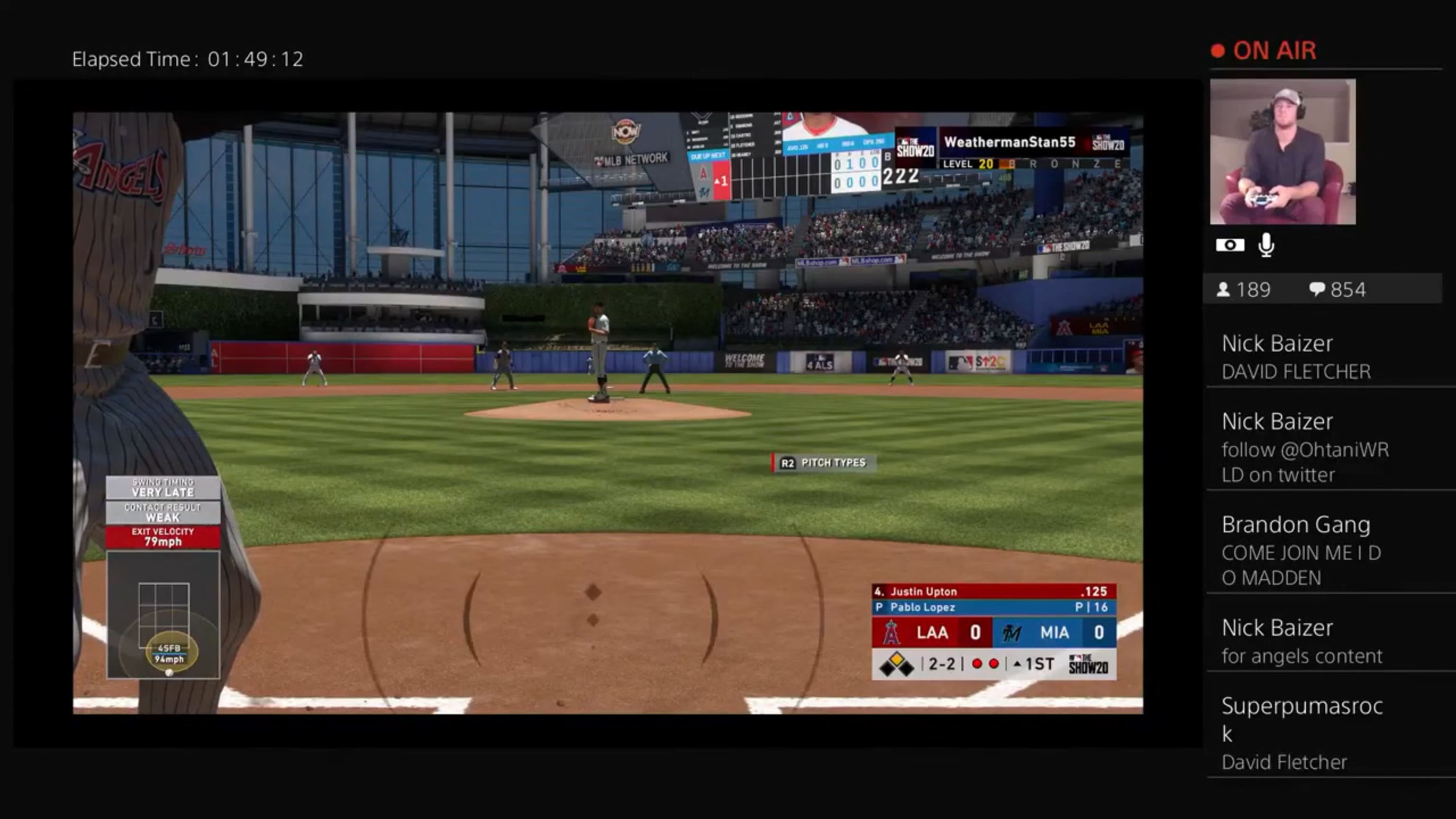
Task: Click the 4SFB pitch marker in strike zone
Action: click(x=169, y=653)
